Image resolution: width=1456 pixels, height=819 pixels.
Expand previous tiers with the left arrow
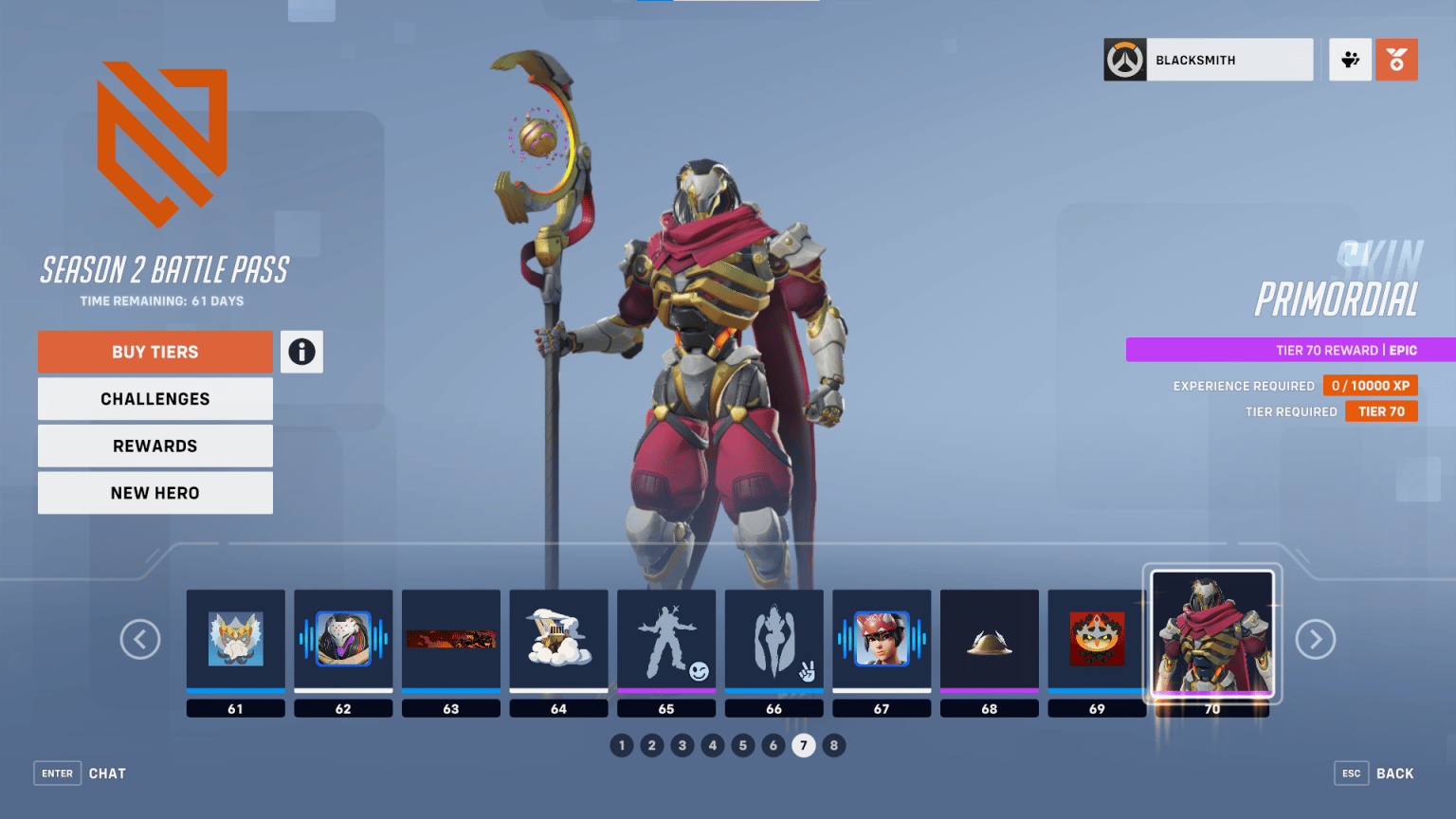coord(140,639)
